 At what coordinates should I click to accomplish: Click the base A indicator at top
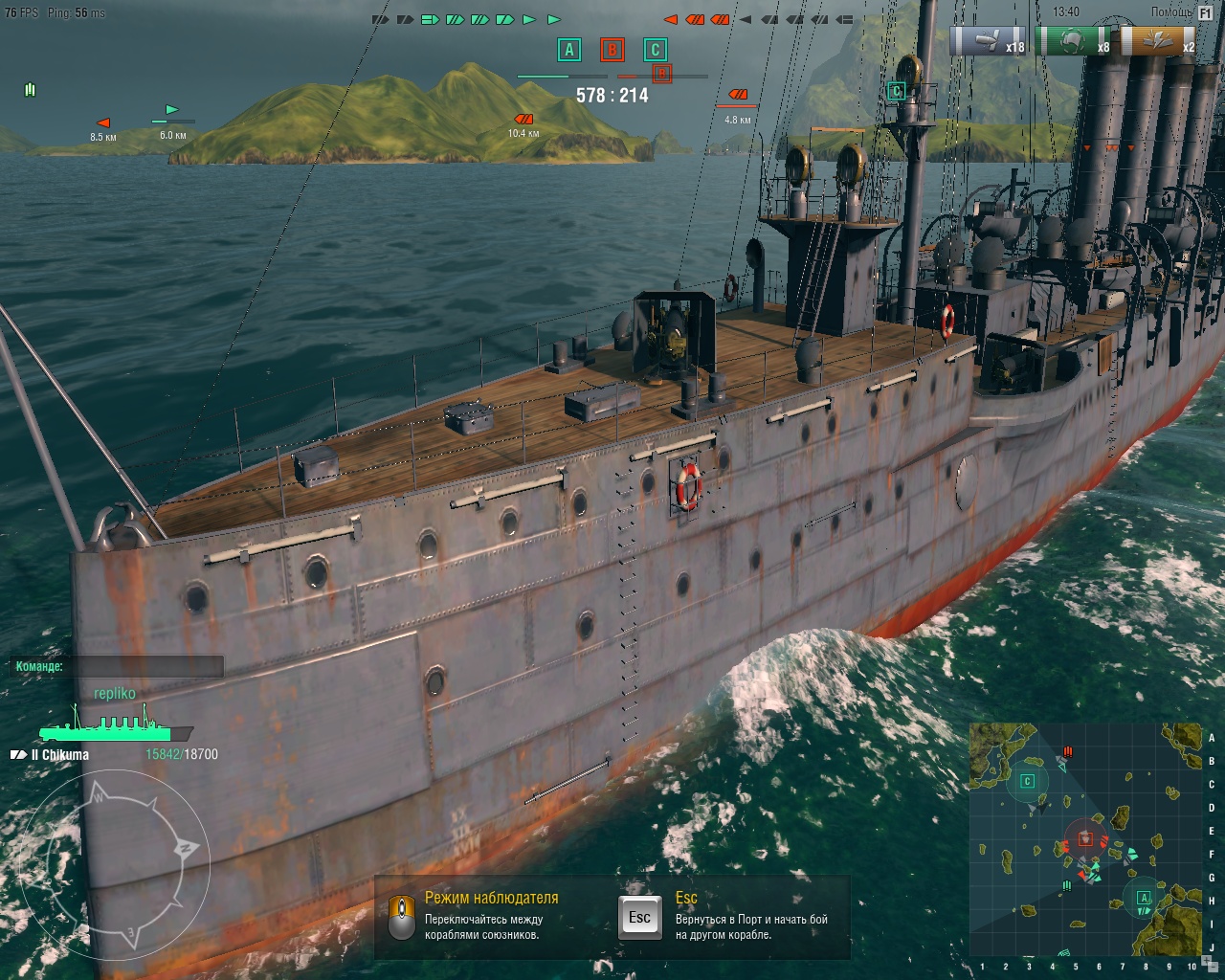click(569, 50)
